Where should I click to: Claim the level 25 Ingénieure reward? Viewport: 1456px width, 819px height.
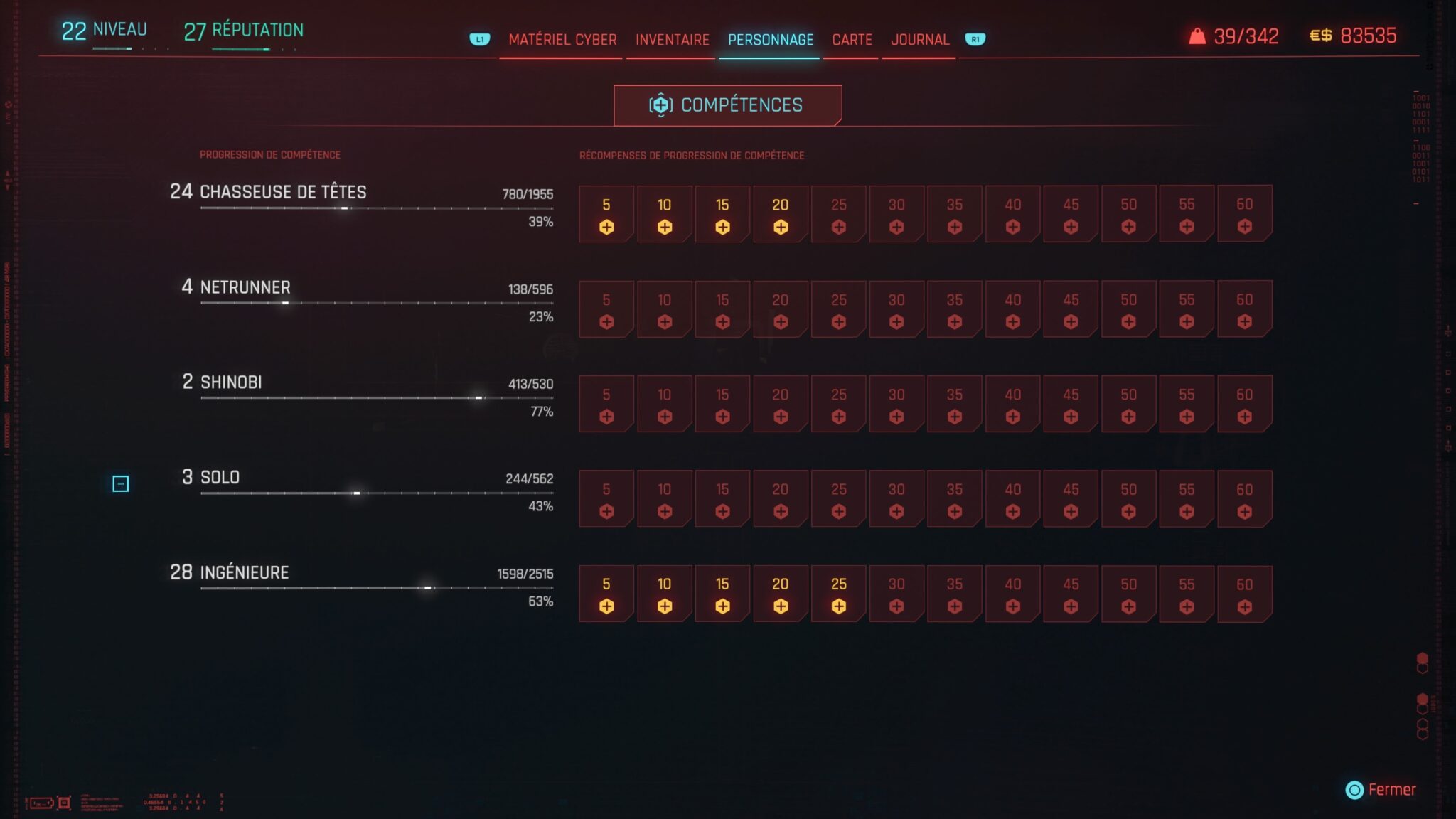pyautogui.click(x=838, y=594)
